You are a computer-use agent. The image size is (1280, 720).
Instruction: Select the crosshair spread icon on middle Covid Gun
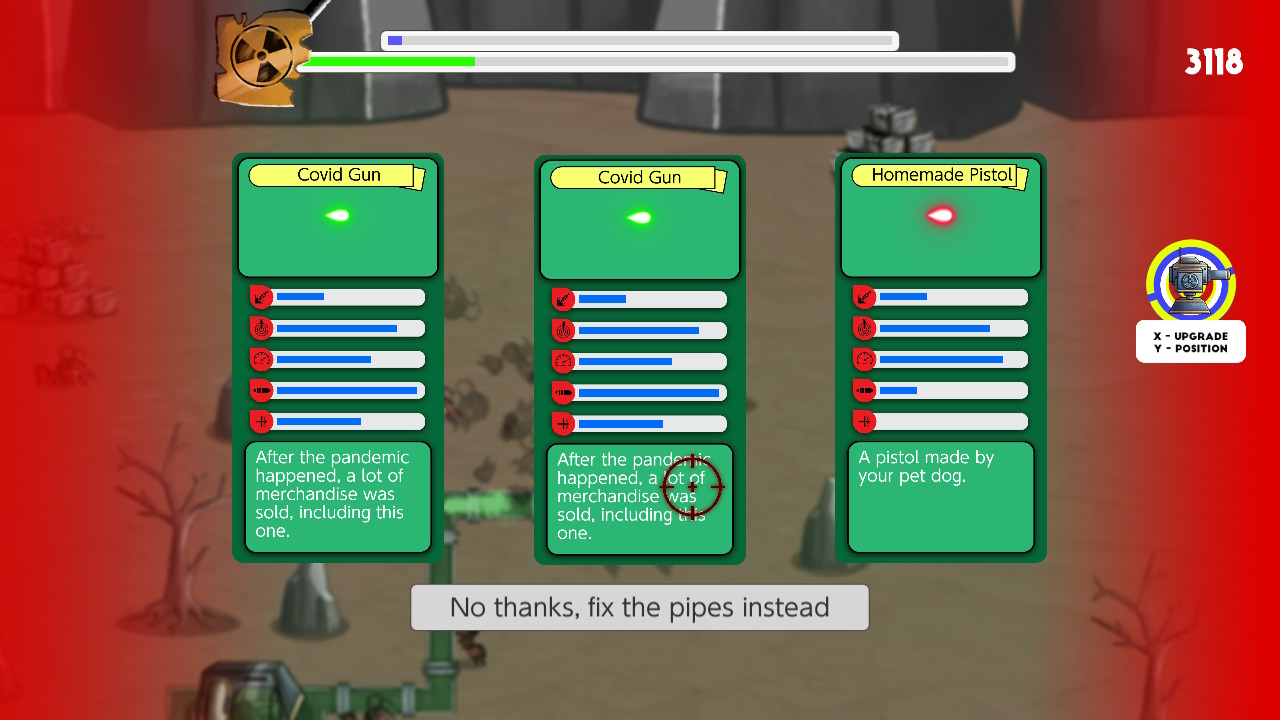tap(565, 423)
